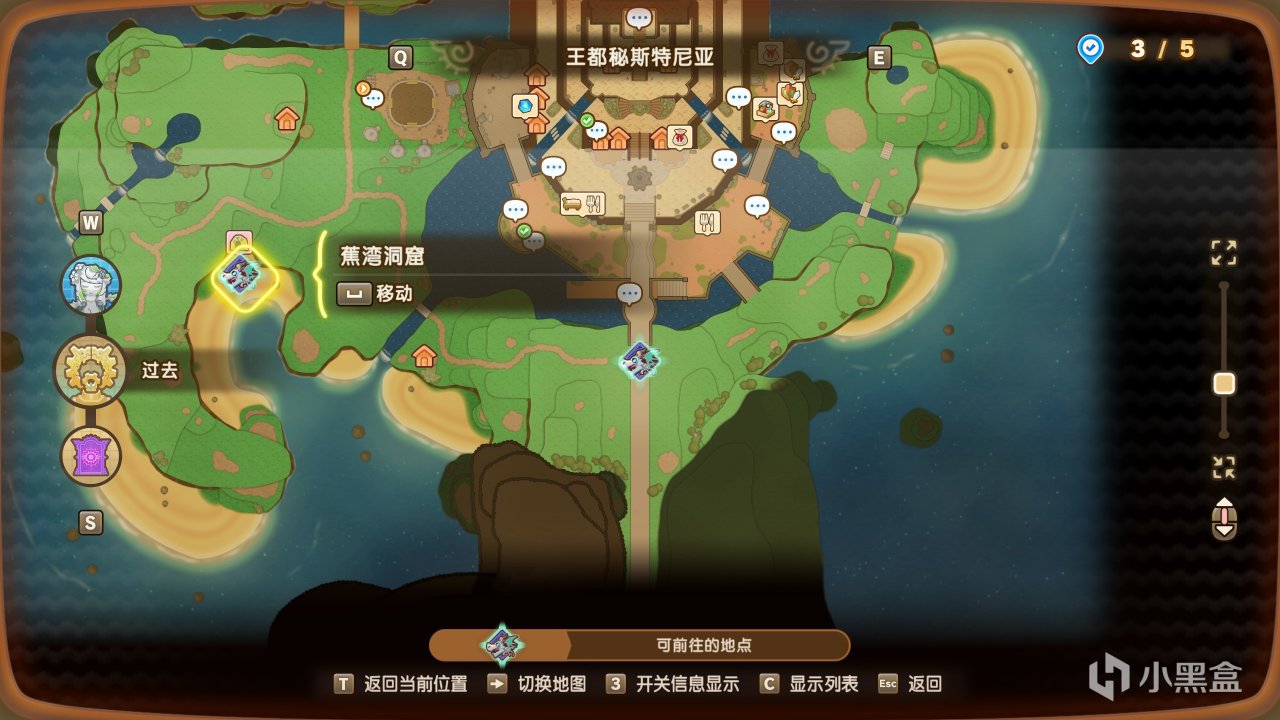
Task: Click the completed quest checkmark west of the market
Action: click(524, 230)
